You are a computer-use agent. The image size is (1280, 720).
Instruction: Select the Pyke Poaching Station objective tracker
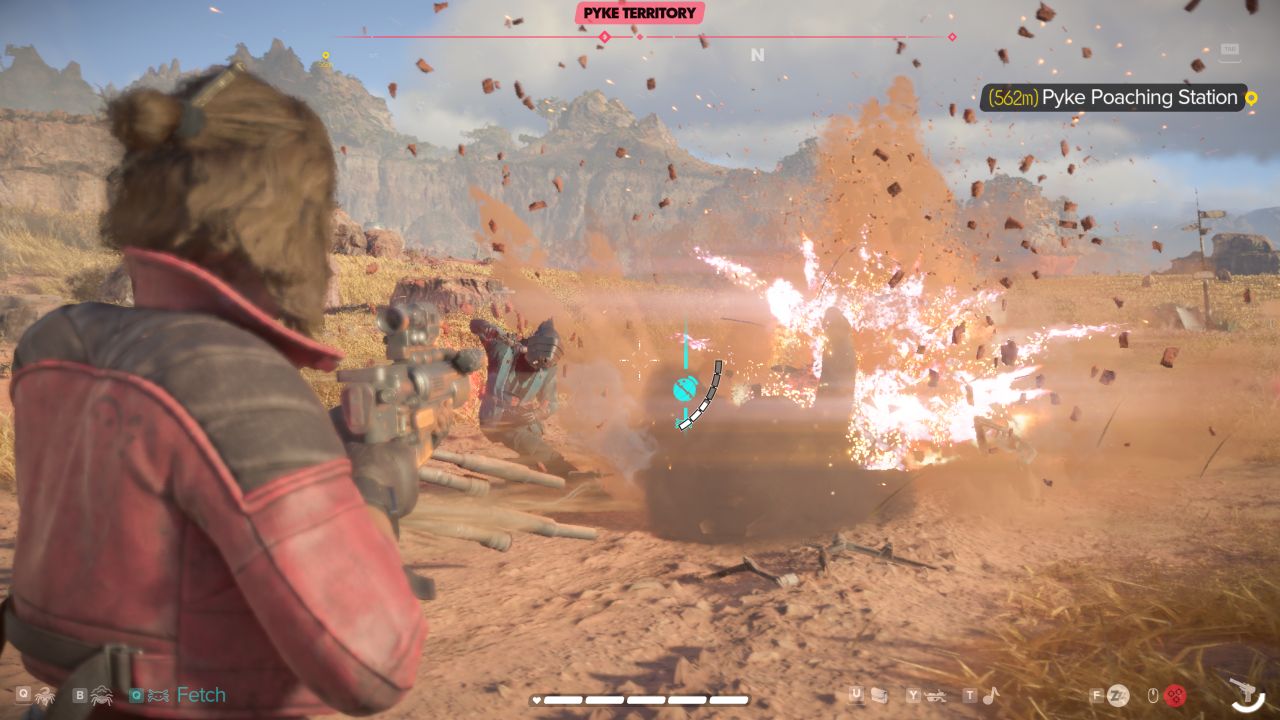(x=1112, y=98)
